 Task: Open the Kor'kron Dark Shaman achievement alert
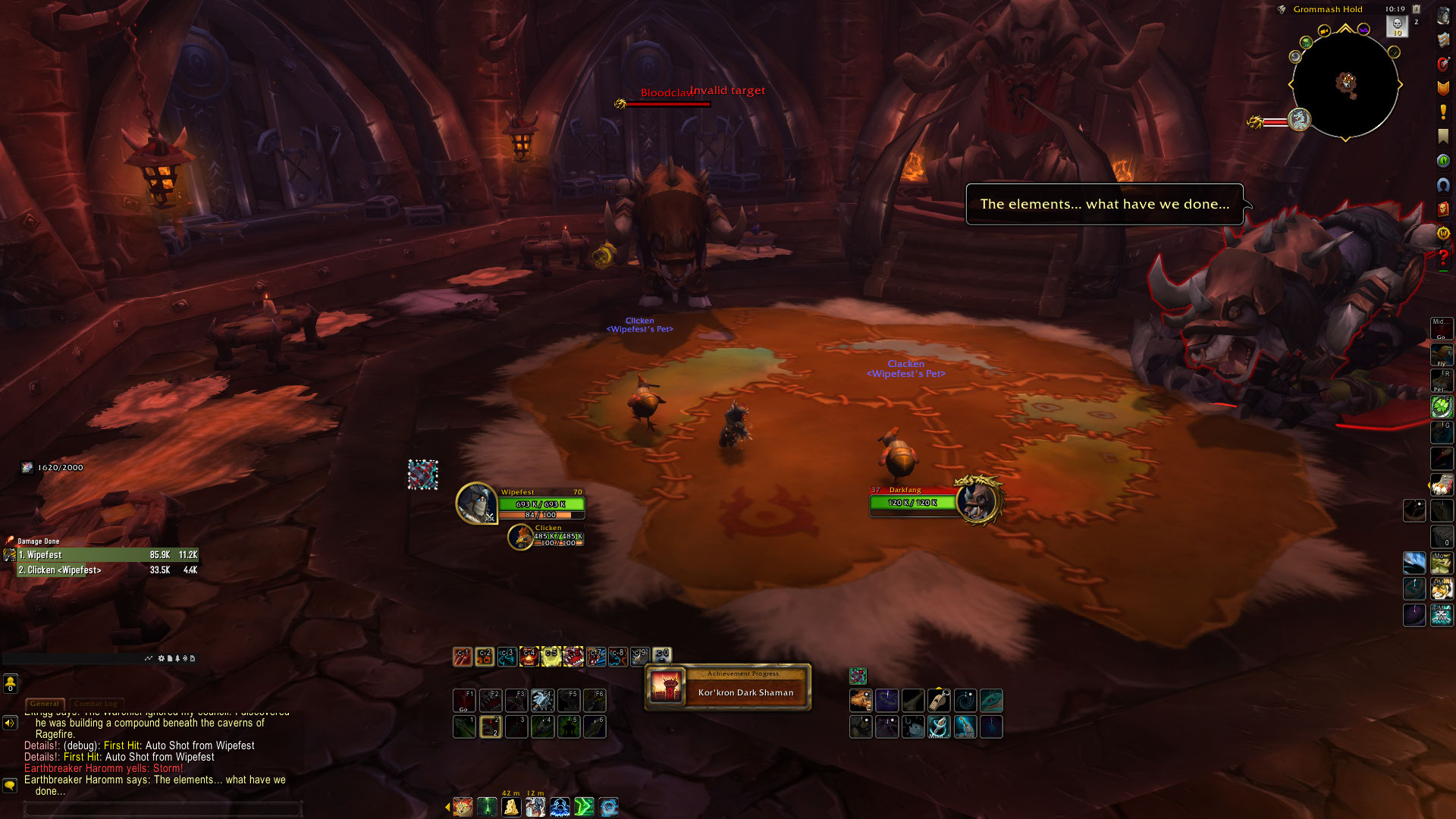728,688
